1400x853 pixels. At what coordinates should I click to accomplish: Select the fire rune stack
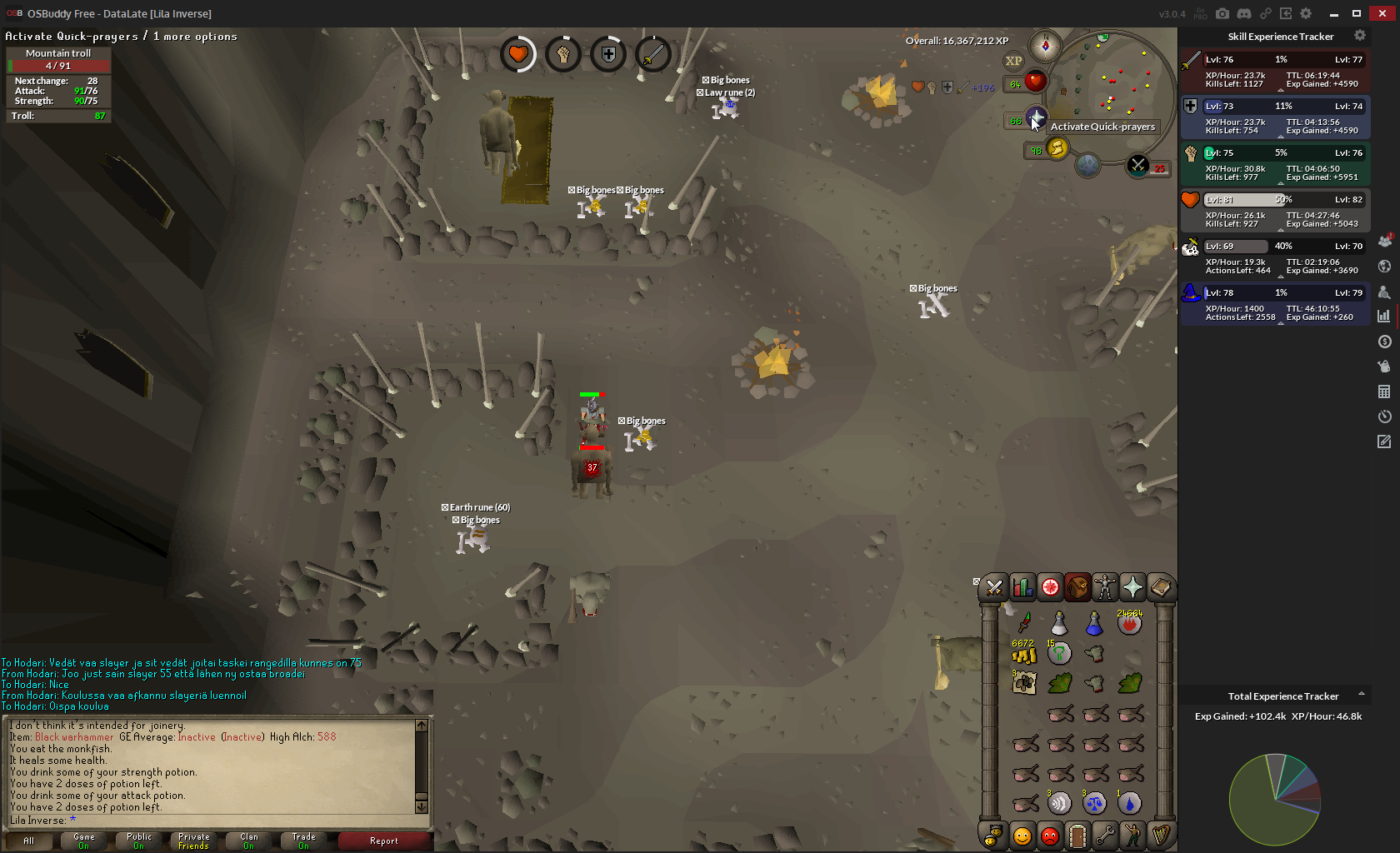pos(1130,623)
